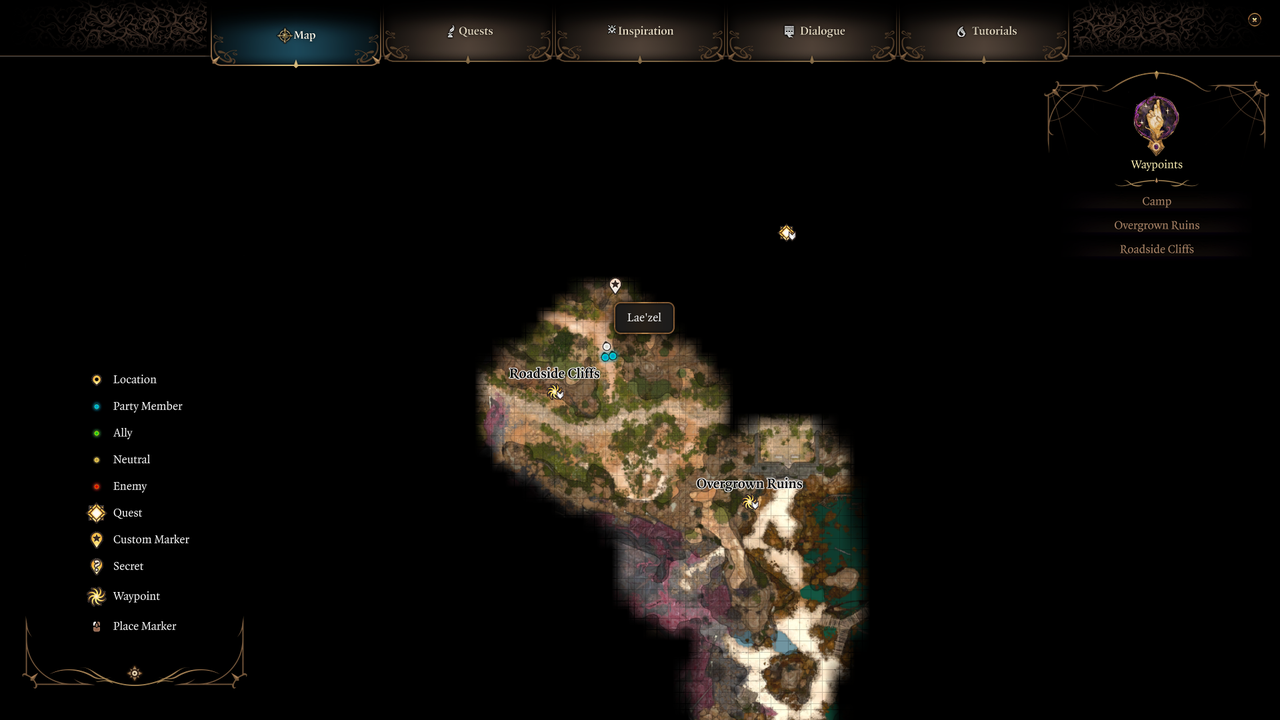The height and width of the screenshot is (720, 1280).
Task: Click the Lae'zel name tooltip on the map
Action: [643, 318]
